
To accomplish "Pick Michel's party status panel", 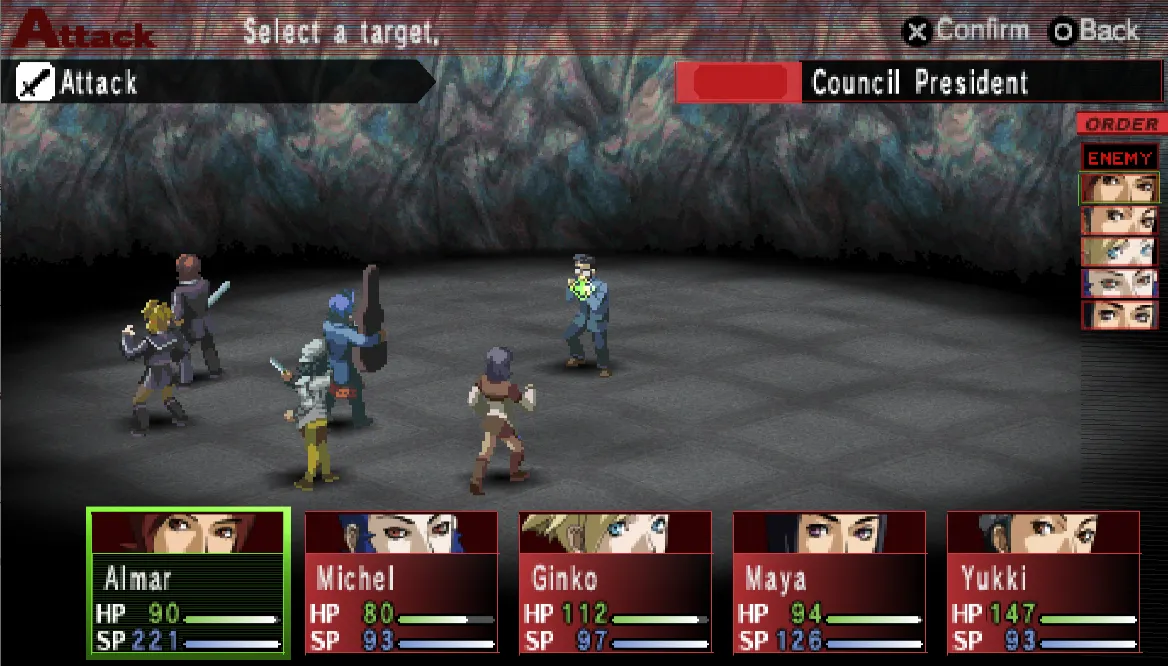I will pyautogui.click(x=401, y=583).
